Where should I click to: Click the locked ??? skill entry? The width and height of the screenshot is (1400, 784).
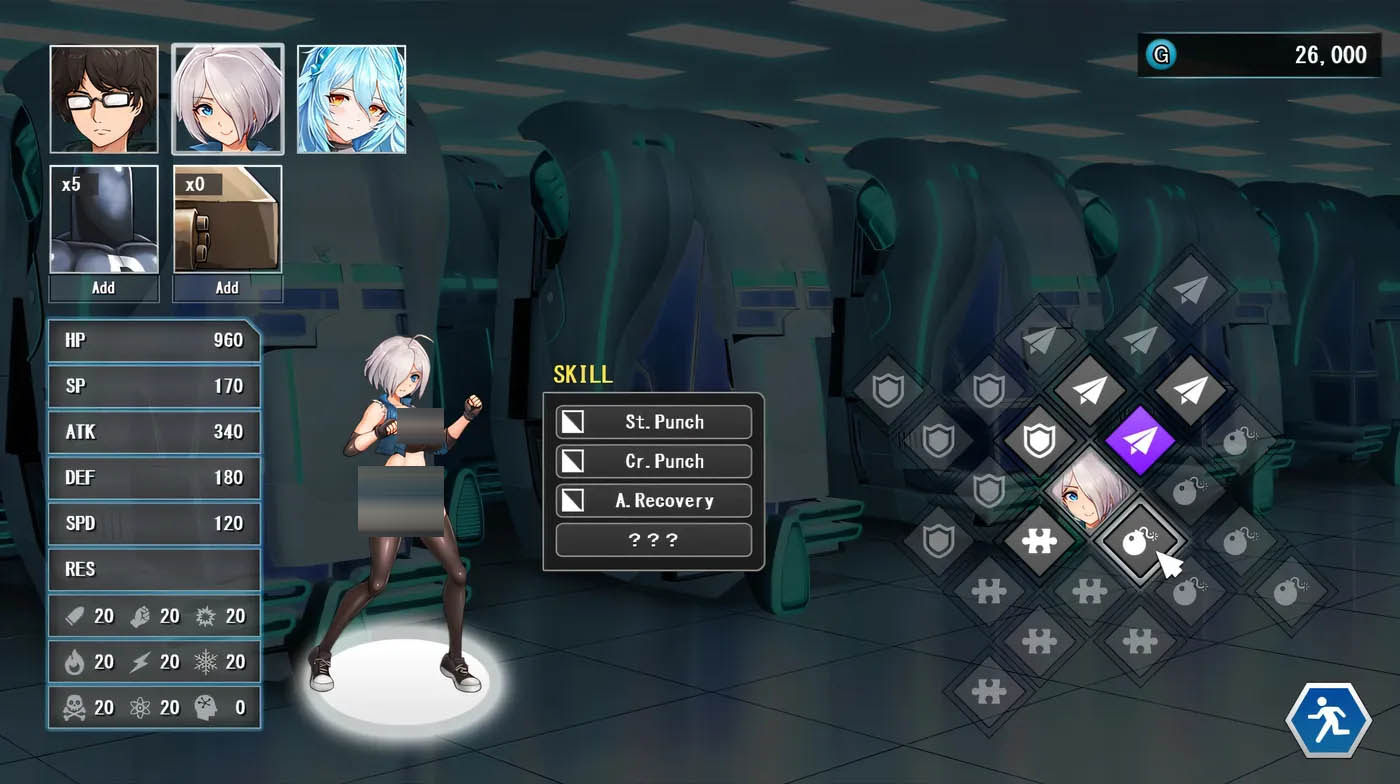654,540
